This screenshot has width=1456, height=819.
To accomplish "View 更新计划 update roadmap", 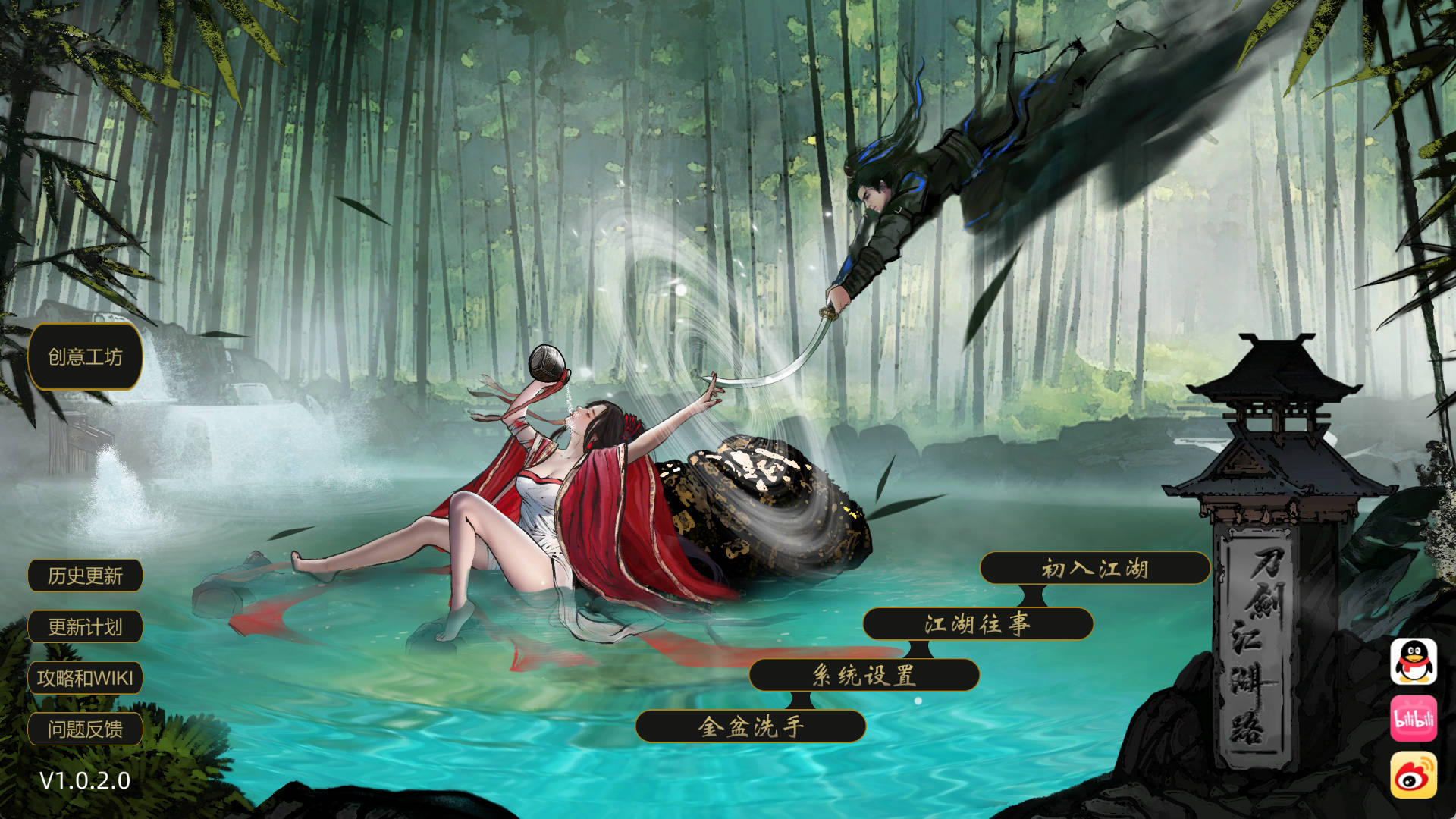I will tap(85, 627).
